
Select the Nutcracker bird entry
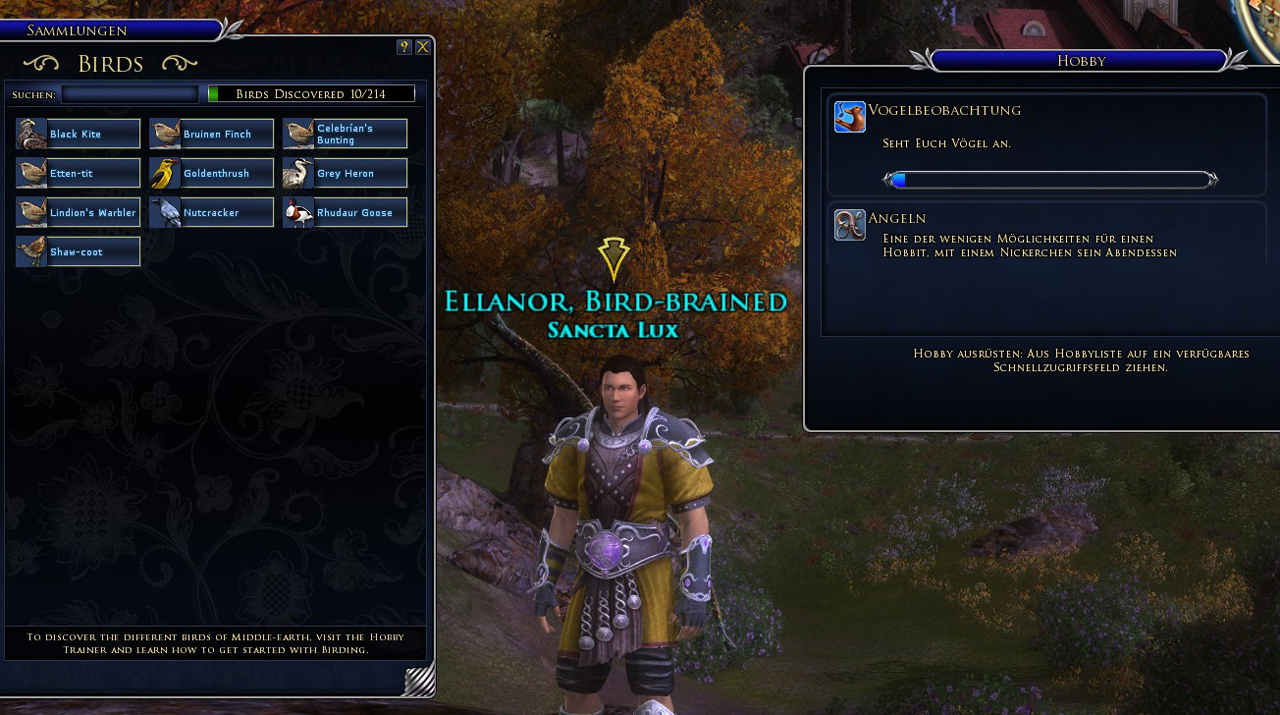pos(211,212)
